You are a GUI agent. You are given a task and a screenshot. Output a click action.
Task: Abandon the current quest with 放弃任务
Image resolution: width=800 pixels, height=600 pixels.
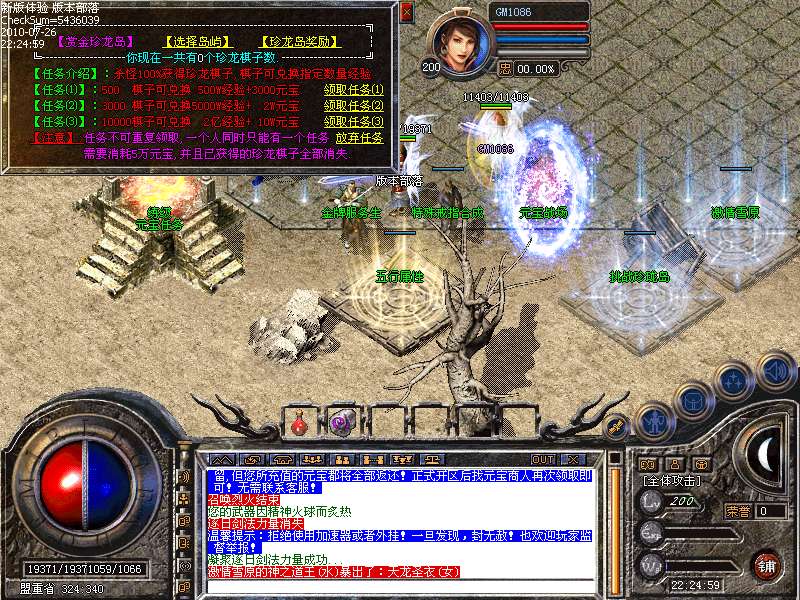pyautogui.click(x=358, y=138)
